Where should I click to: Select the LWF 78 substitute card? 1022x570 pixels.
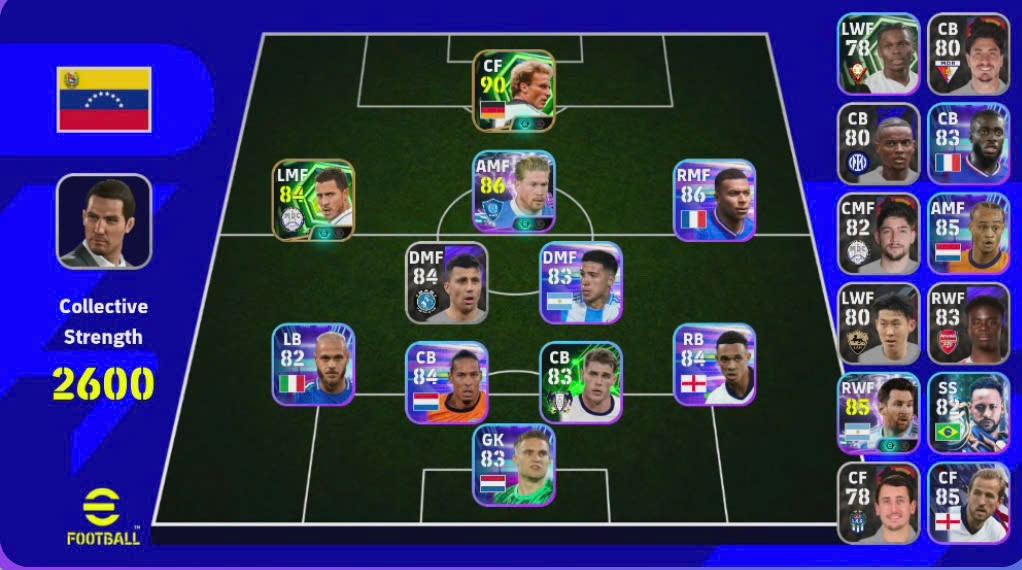pyautogui.click(x=878, y=54)
